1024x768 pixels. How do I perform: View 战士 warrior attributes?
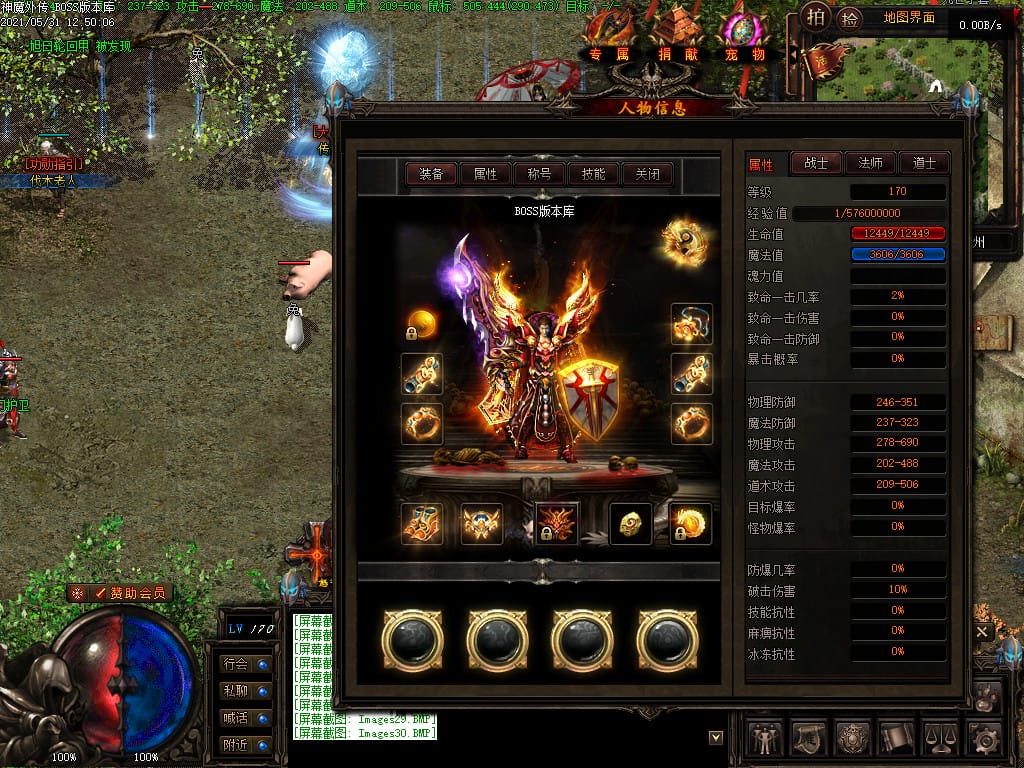pos(816,163)
